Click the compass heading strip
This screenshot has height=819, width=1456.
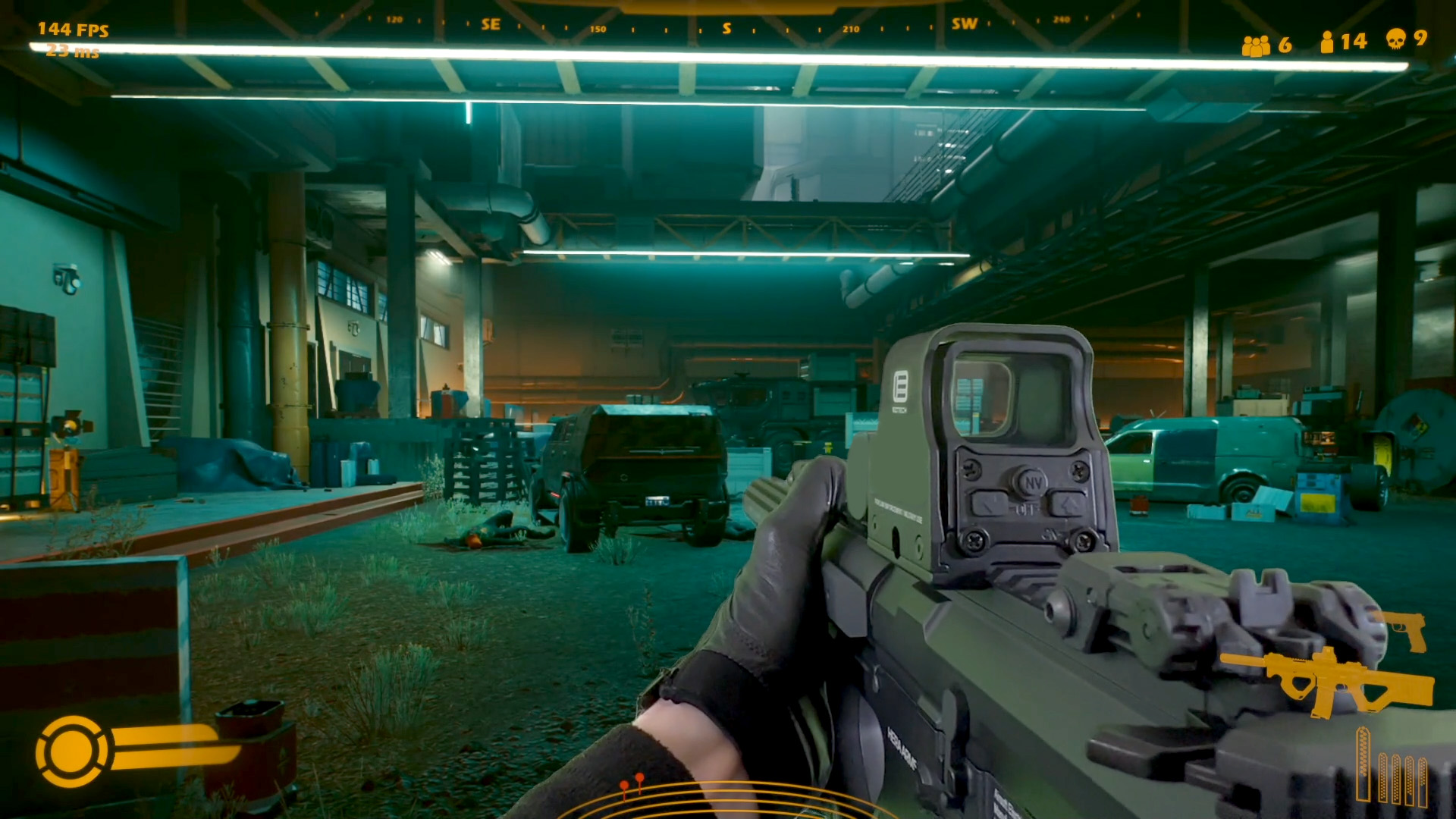[726, 27]
